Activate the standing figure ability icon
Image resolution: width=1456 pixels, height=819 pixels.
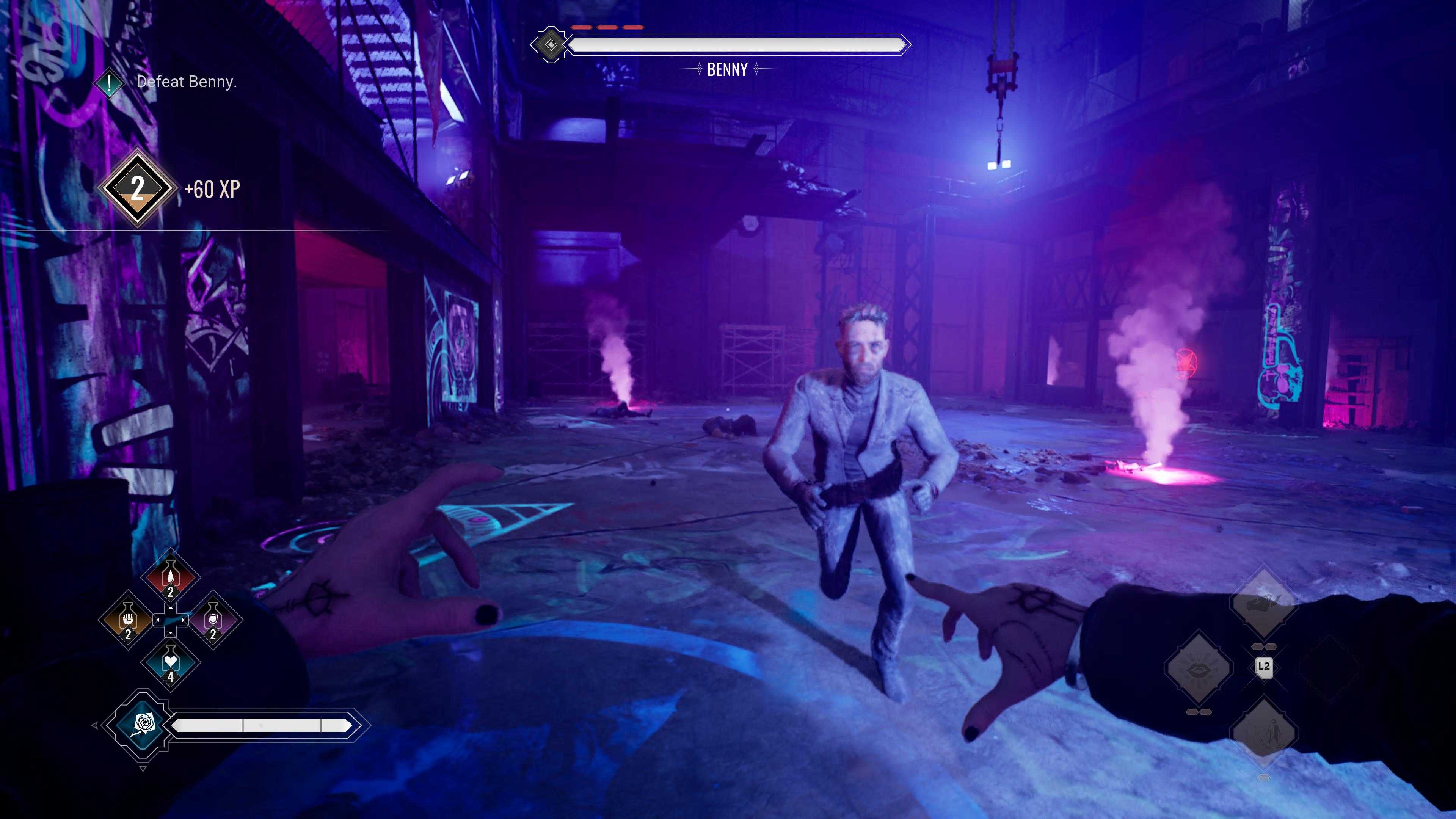pyautogui.click(x=1263, y=733)
